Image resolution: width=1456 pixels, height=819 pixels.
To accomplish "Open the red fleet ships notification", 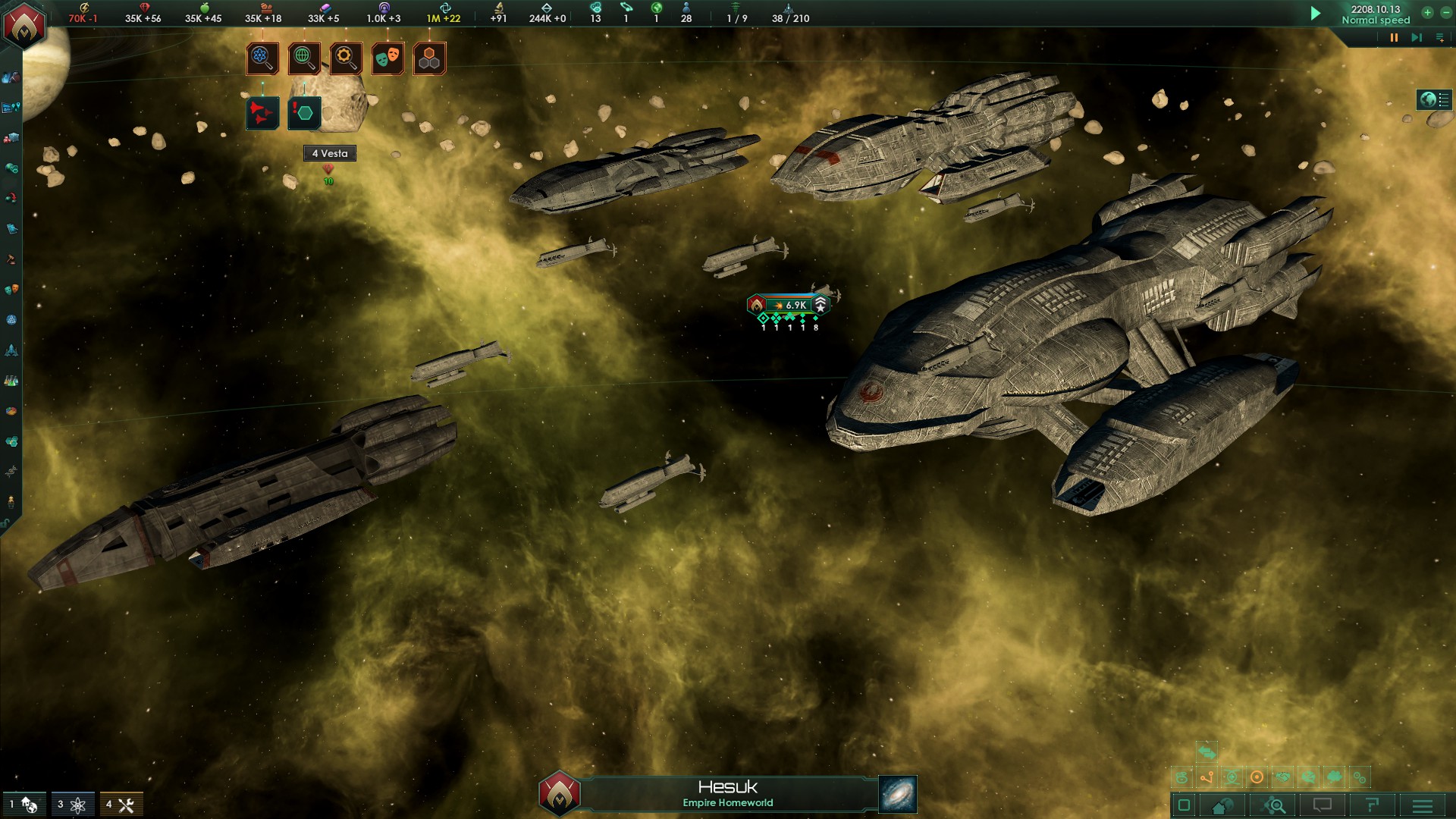I will (262, 114).
